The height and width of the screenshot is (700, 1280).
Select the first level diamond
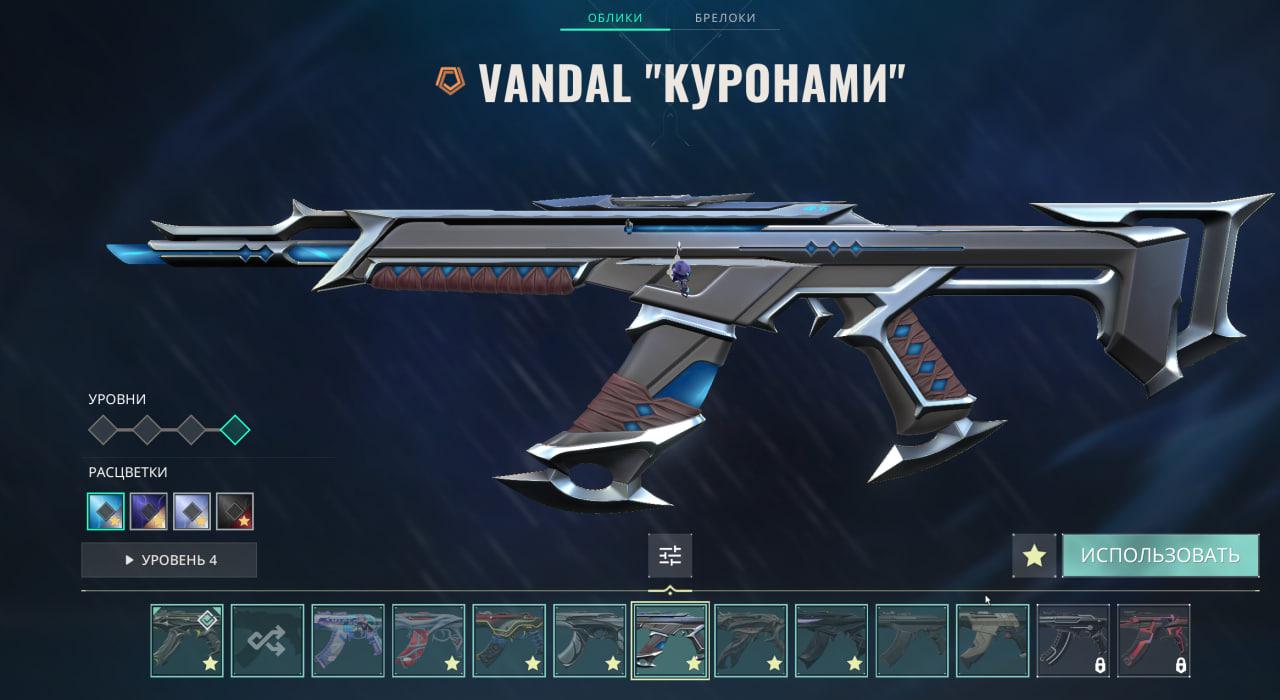tap(103, 430)
